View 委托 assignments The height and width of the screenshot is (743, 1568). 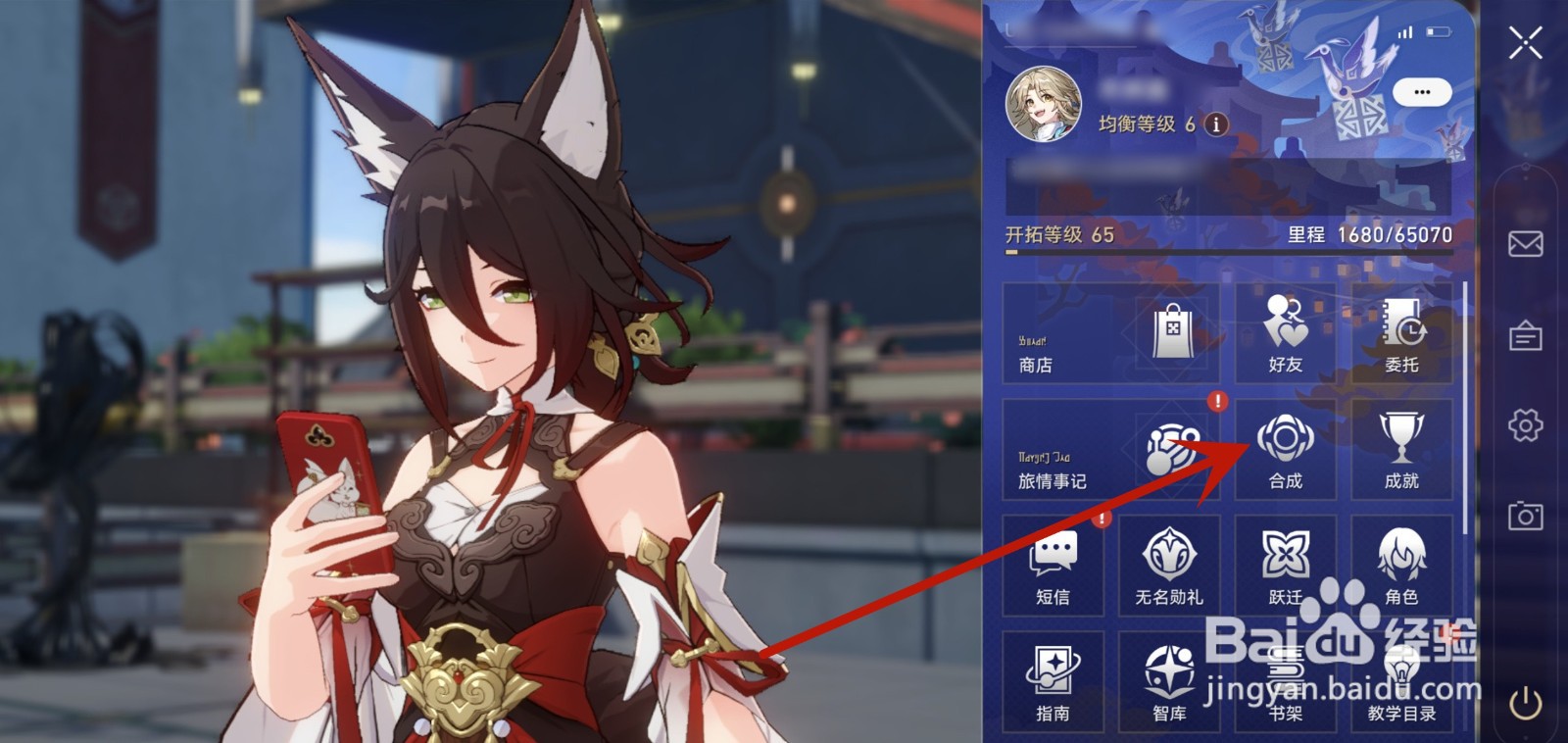[x=1401, y=333]
